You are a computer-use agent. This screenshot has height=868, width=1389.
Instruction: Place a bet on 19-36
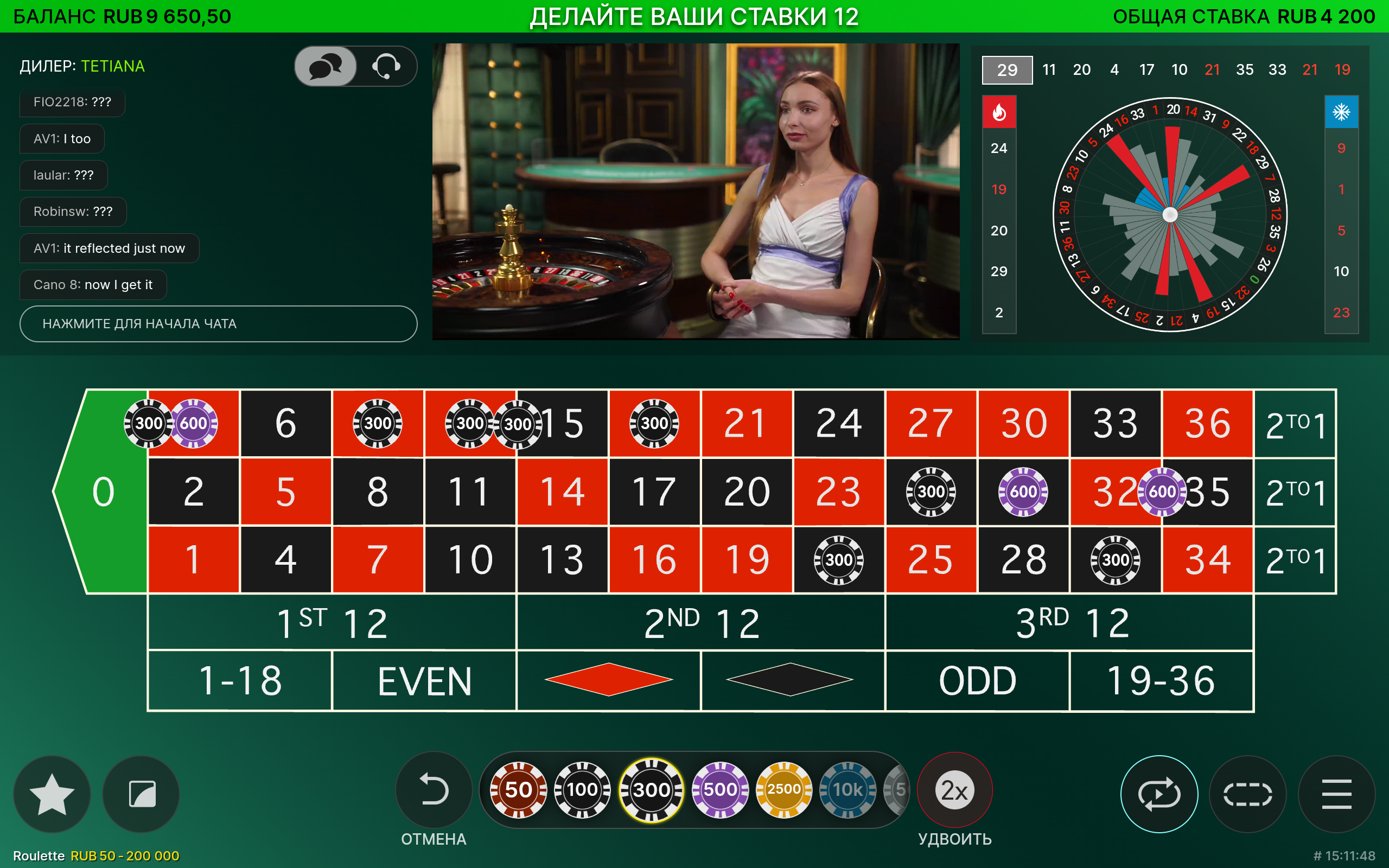coord(1161,681)
